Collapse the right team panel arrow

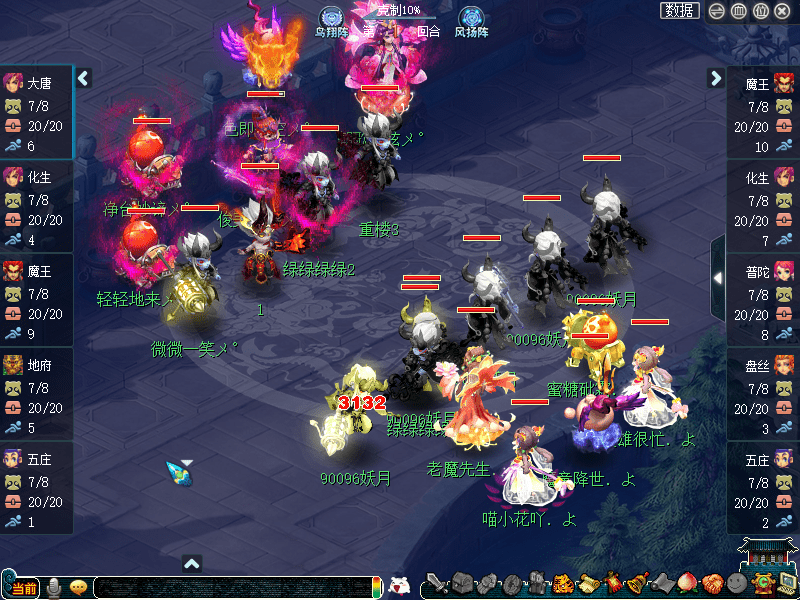(716, 78)
